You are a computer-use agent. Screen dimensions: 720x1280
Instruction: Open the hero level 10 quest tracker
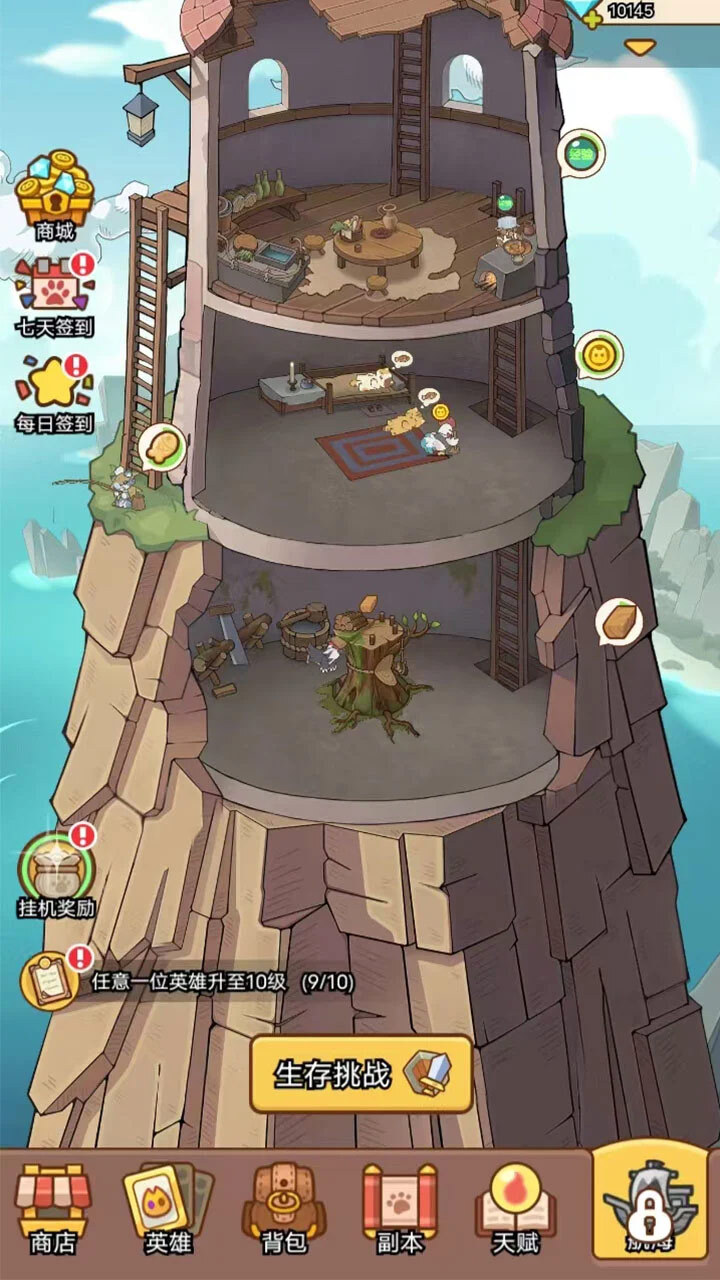click(190, 982)
